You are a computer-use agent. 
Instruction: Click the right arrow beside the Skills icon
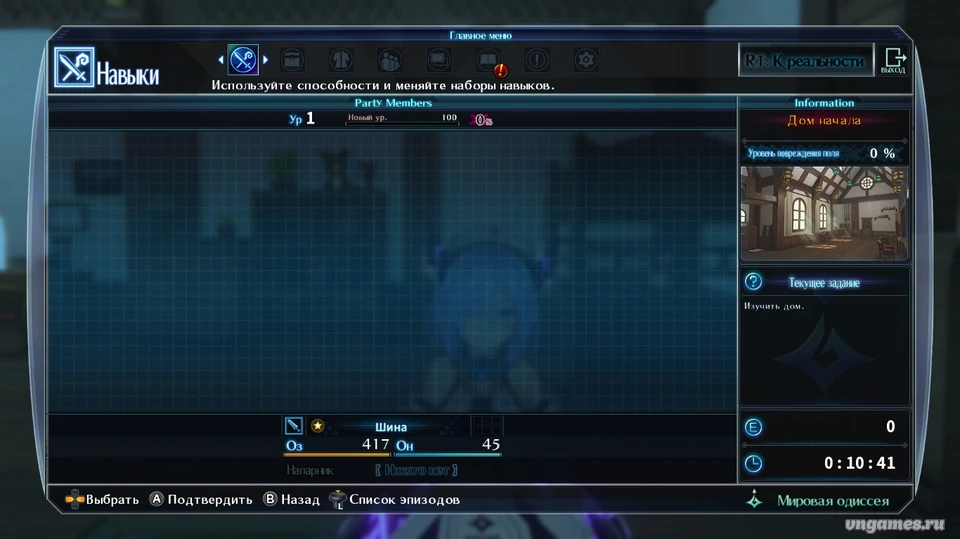tap(265, 60)
